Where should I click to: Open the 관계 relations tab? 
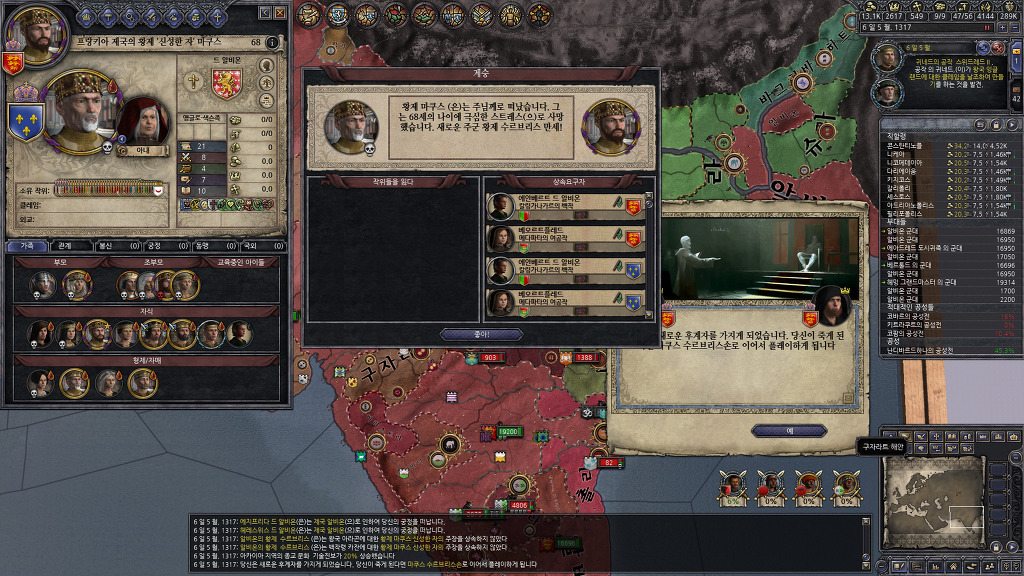click(x=65, y=245)
